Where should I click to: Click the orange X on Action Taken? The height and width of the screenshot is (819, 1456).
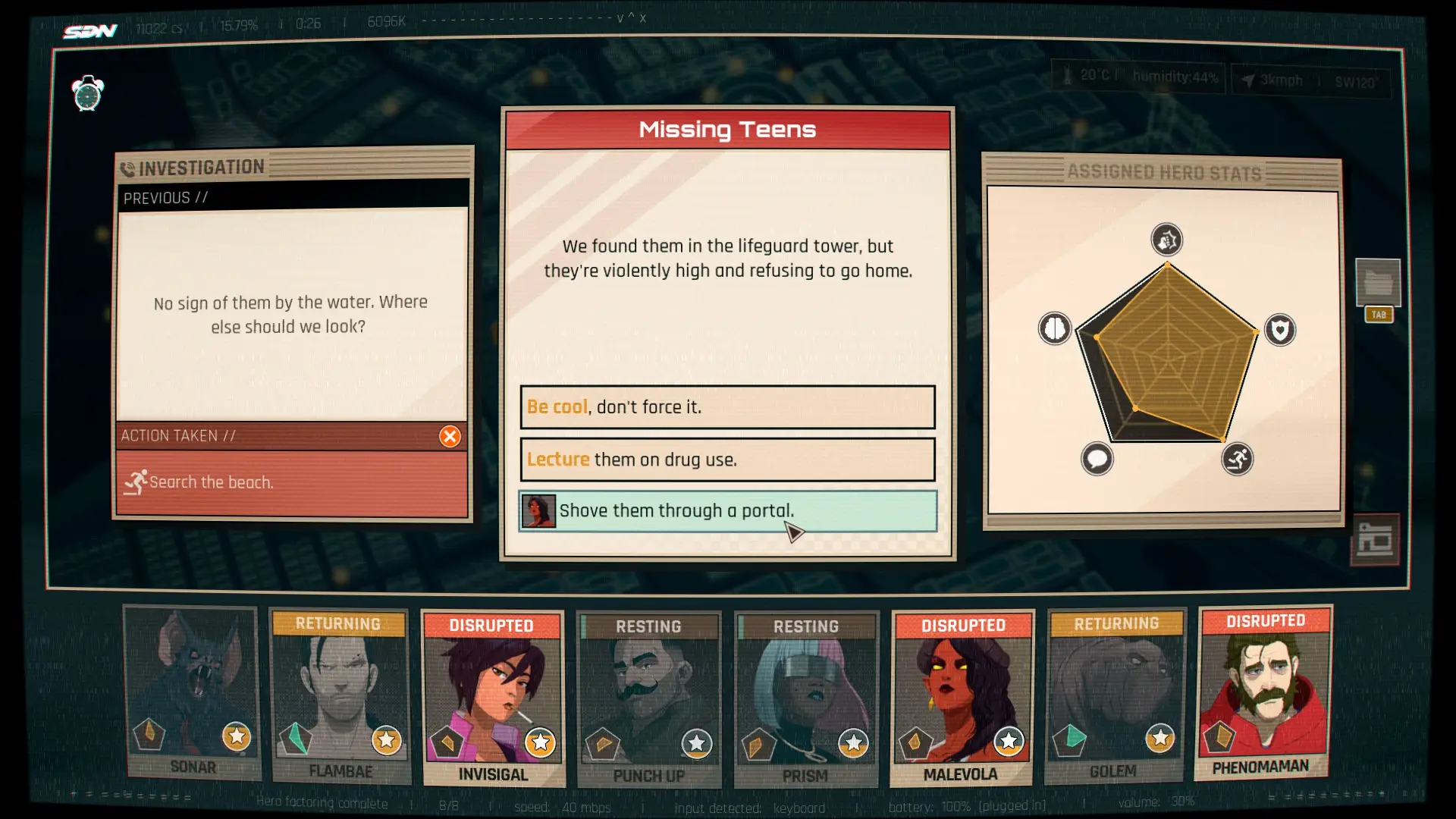click(x=450, y=436)
